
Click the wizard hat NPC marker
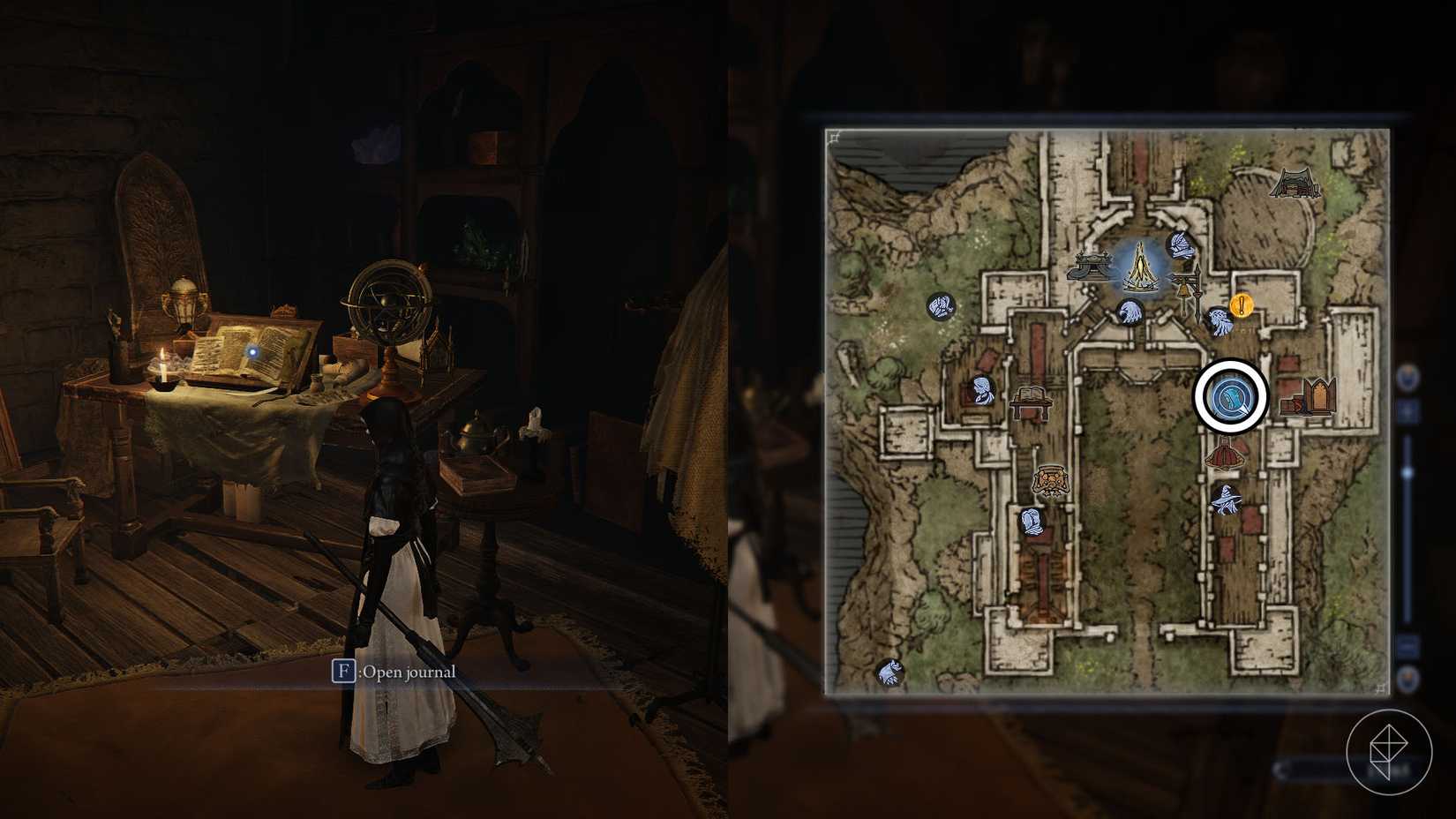click(x=1227, y=500)
